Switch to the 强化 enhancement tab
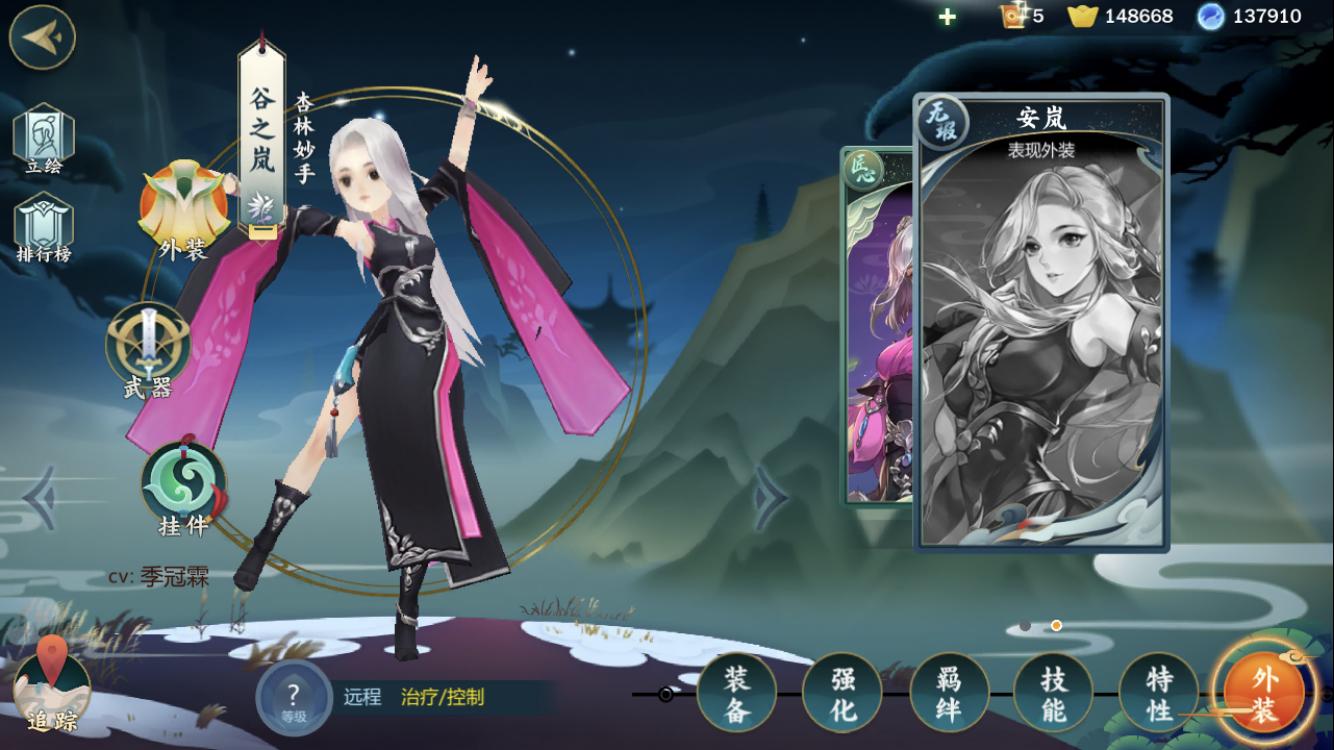This screenshot has width=1334, height=750. 842,693
